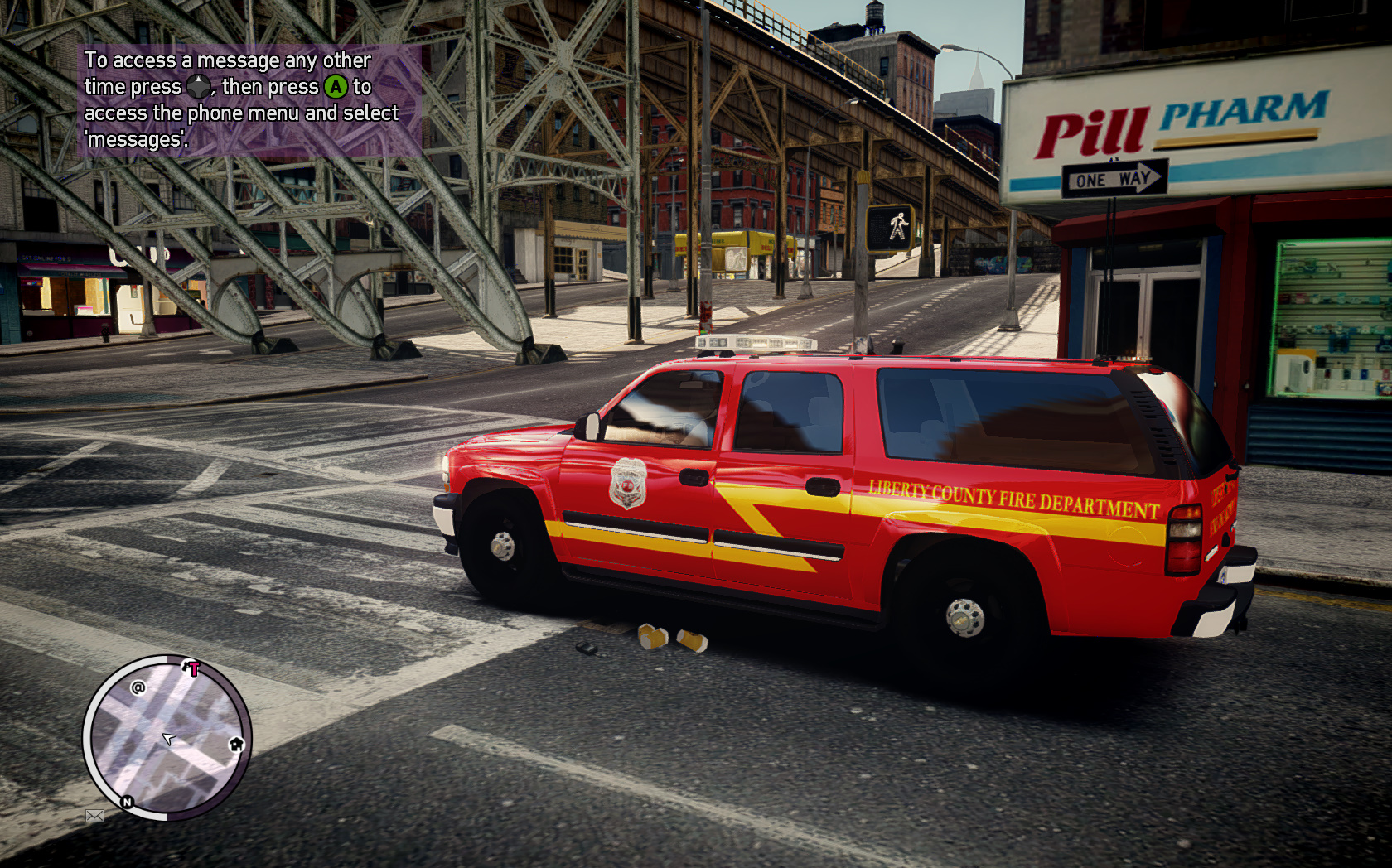Select the @ internet cafe marker
This screenshot has width=1392, height=868.
pos(138,687)
